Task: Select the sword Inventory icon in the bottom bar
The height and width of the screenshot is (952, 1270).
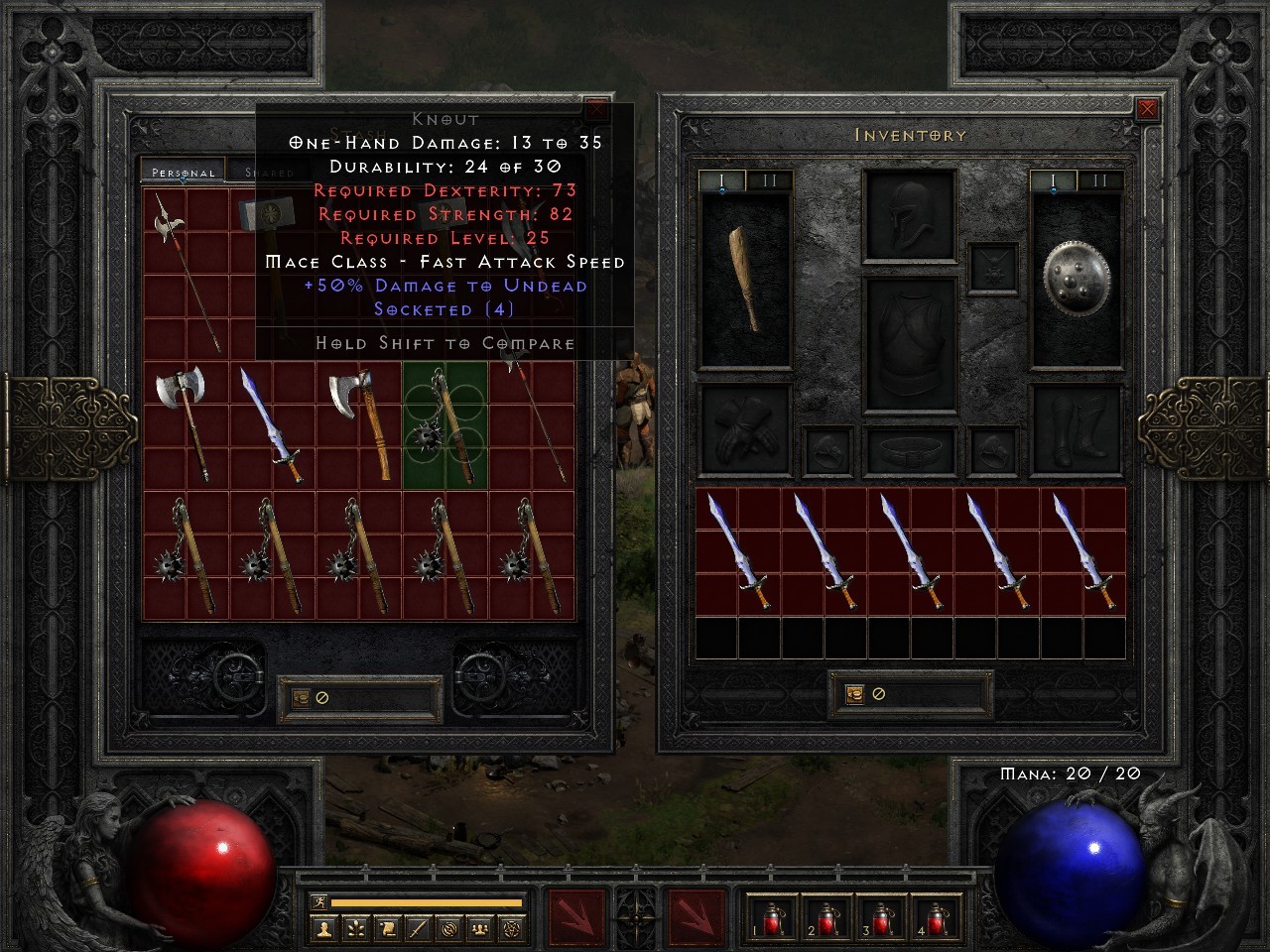Action: tap(416, 927)
